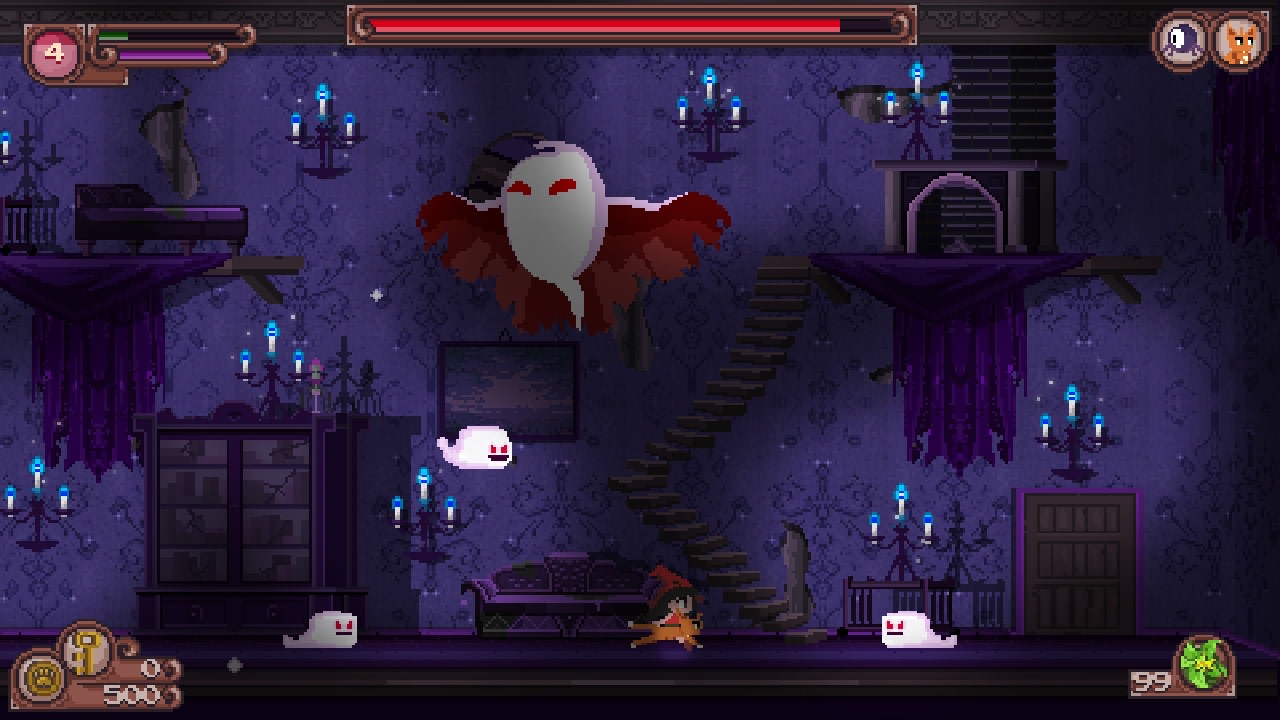The image size is (1280, 720).
Task: Click the ghost floating beside the painting
Action: point(475,445)
